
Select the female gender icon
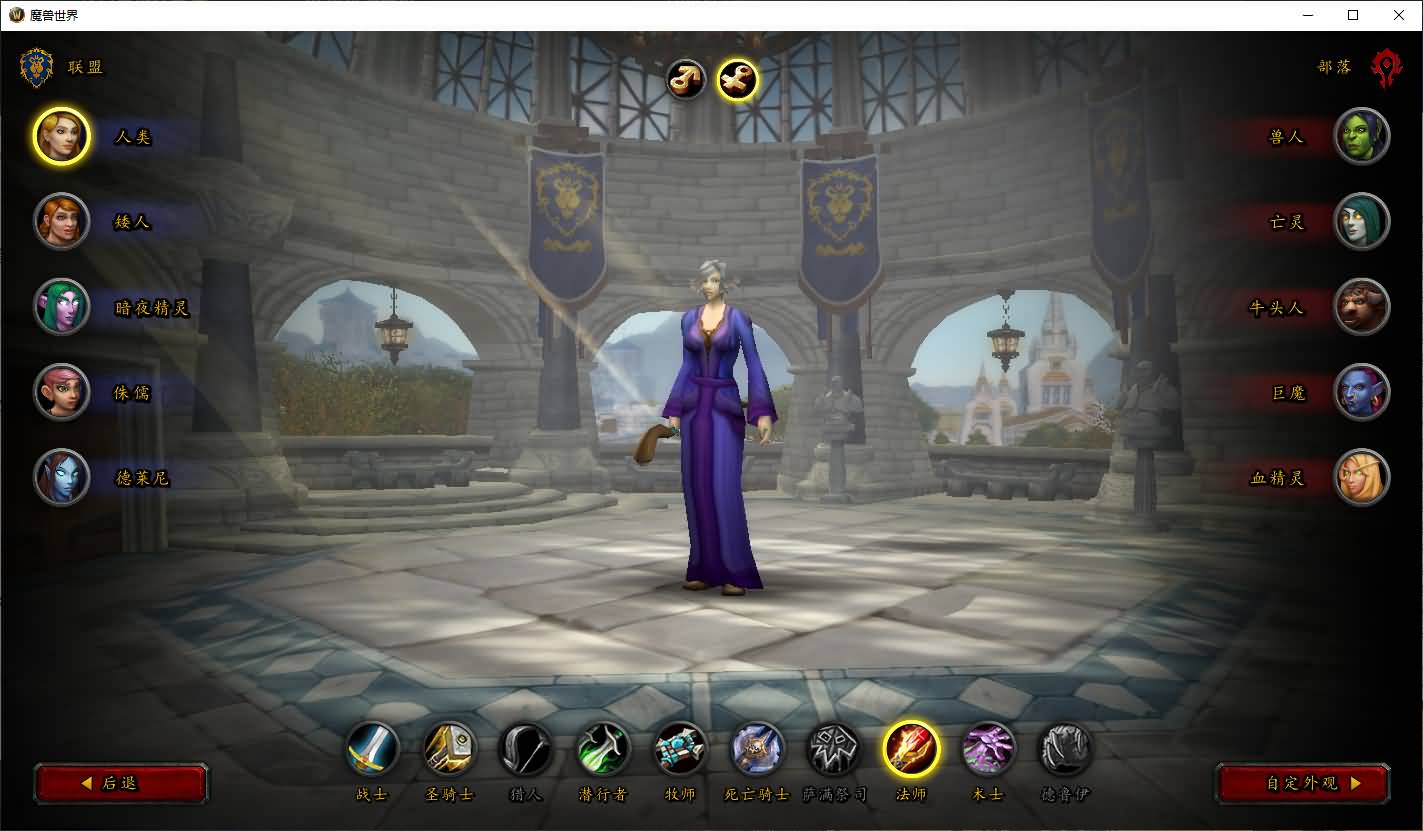click(x=738, y=80)
